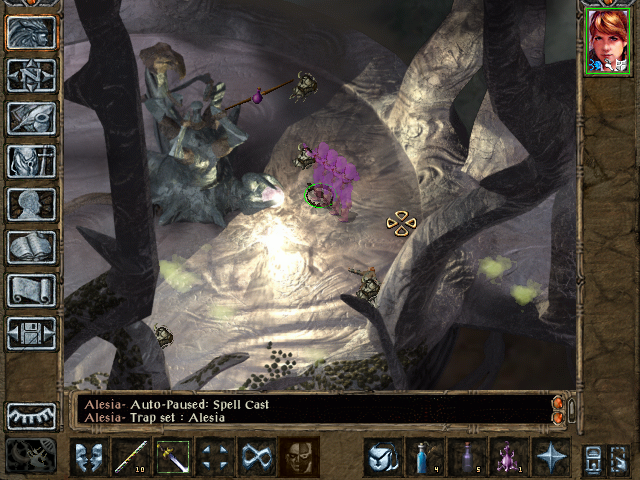640x480 pixels.
Task: Select the arrow weapon slot showing 10
Action: (130, 457)
